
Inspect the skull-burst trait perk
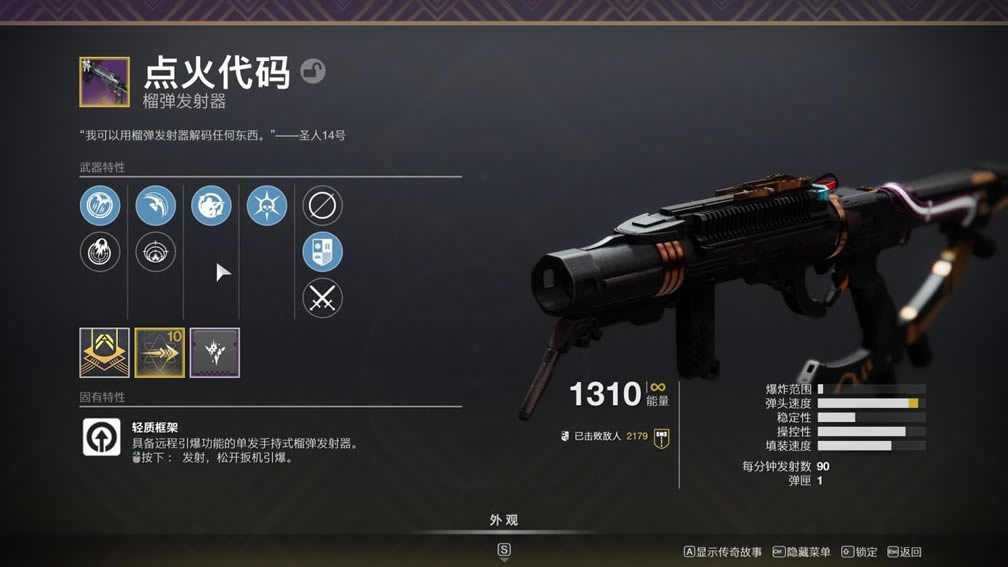click(266, 206)
